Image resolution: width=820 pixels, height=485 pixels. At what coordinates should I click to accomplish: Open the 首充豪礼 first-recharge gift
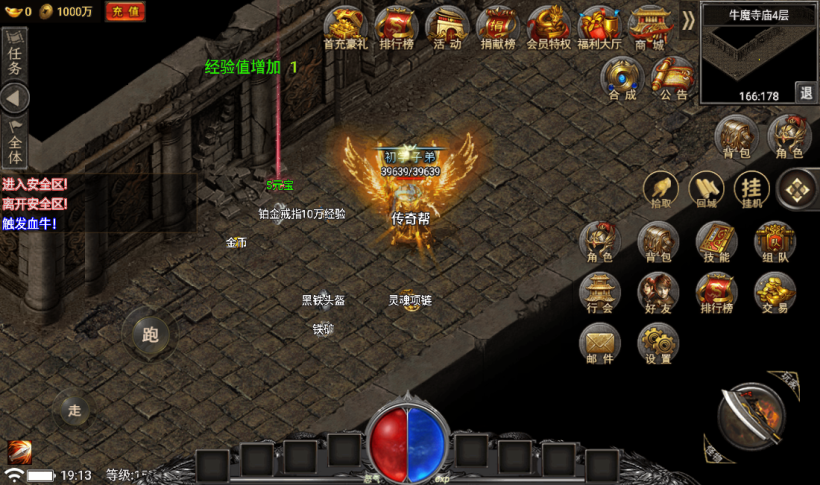coord(346,26)
